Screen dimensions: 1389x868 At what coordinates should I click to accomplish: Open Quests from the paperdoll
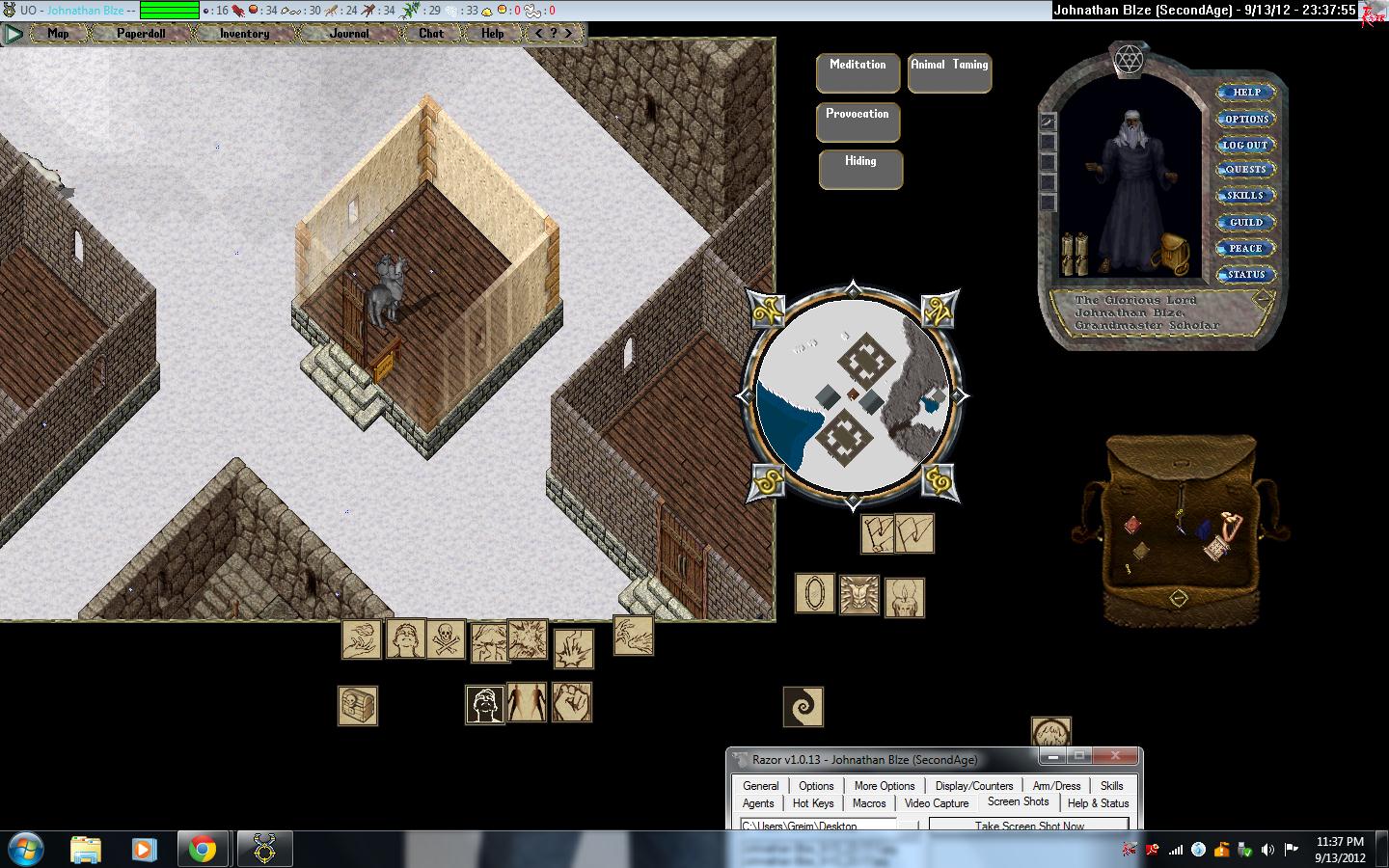tap(1245, 170)
